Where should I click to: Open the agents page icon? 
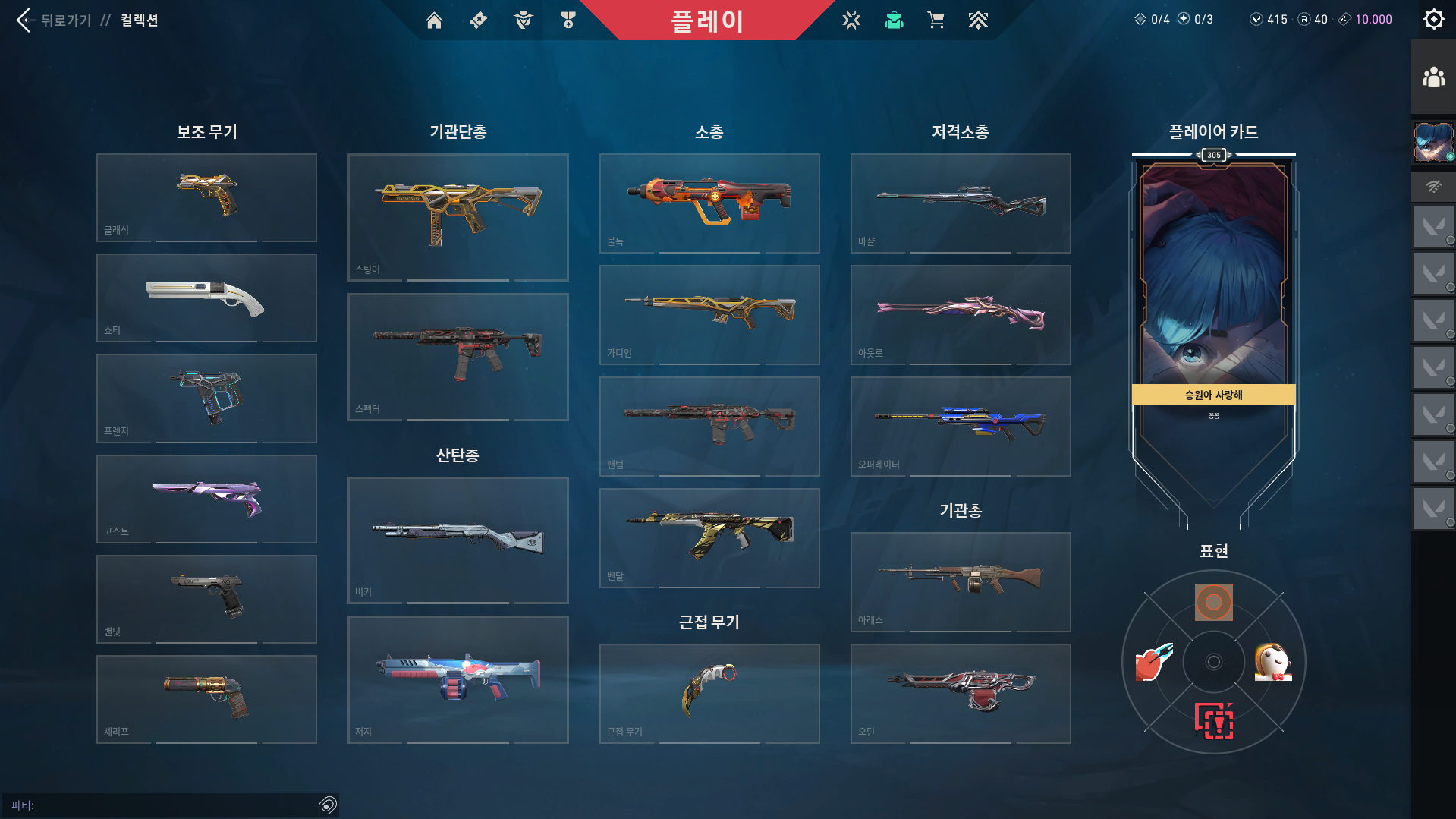point(522,20)
